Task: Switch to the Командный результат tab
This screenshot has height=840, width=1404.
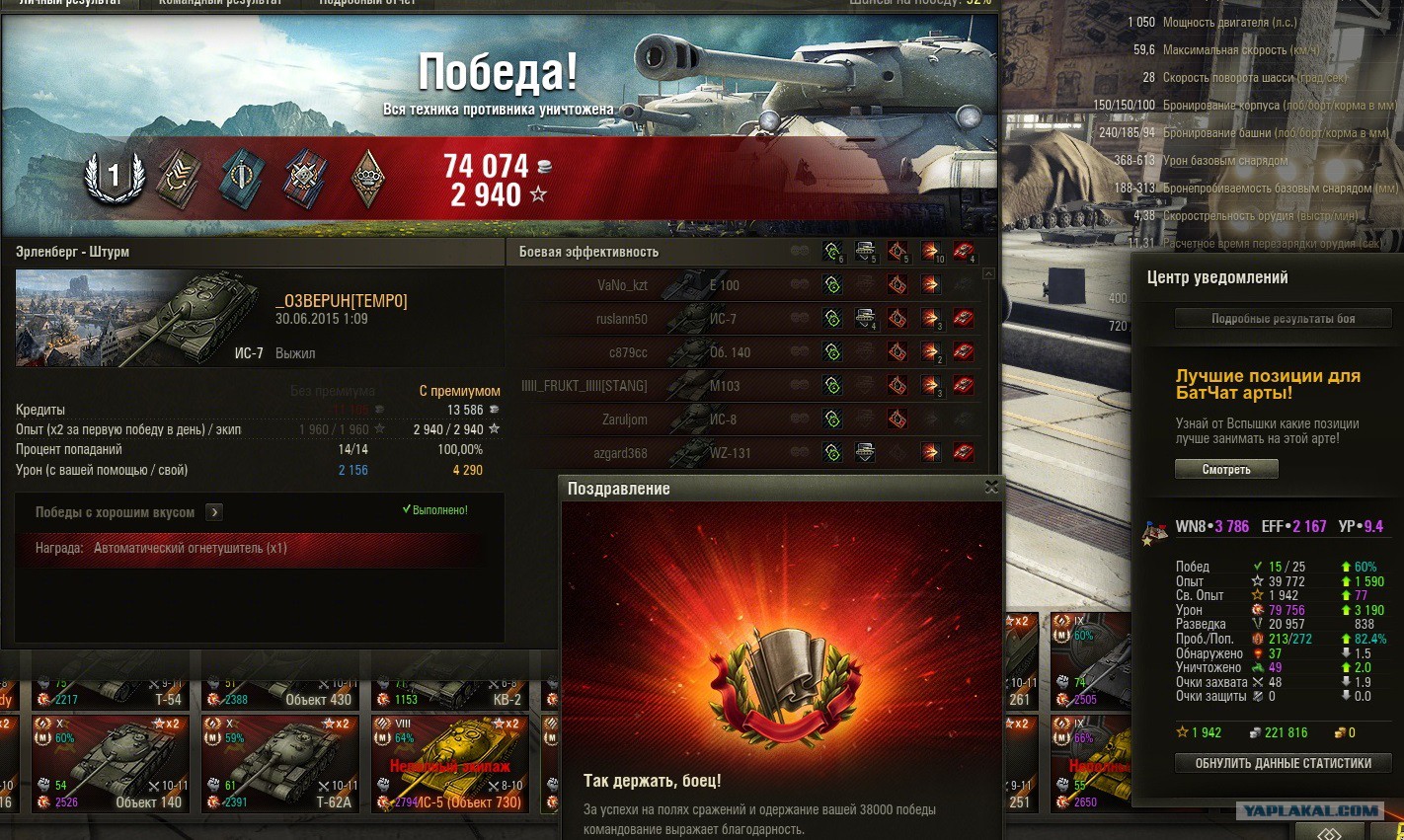Action: tap(219, 3)
